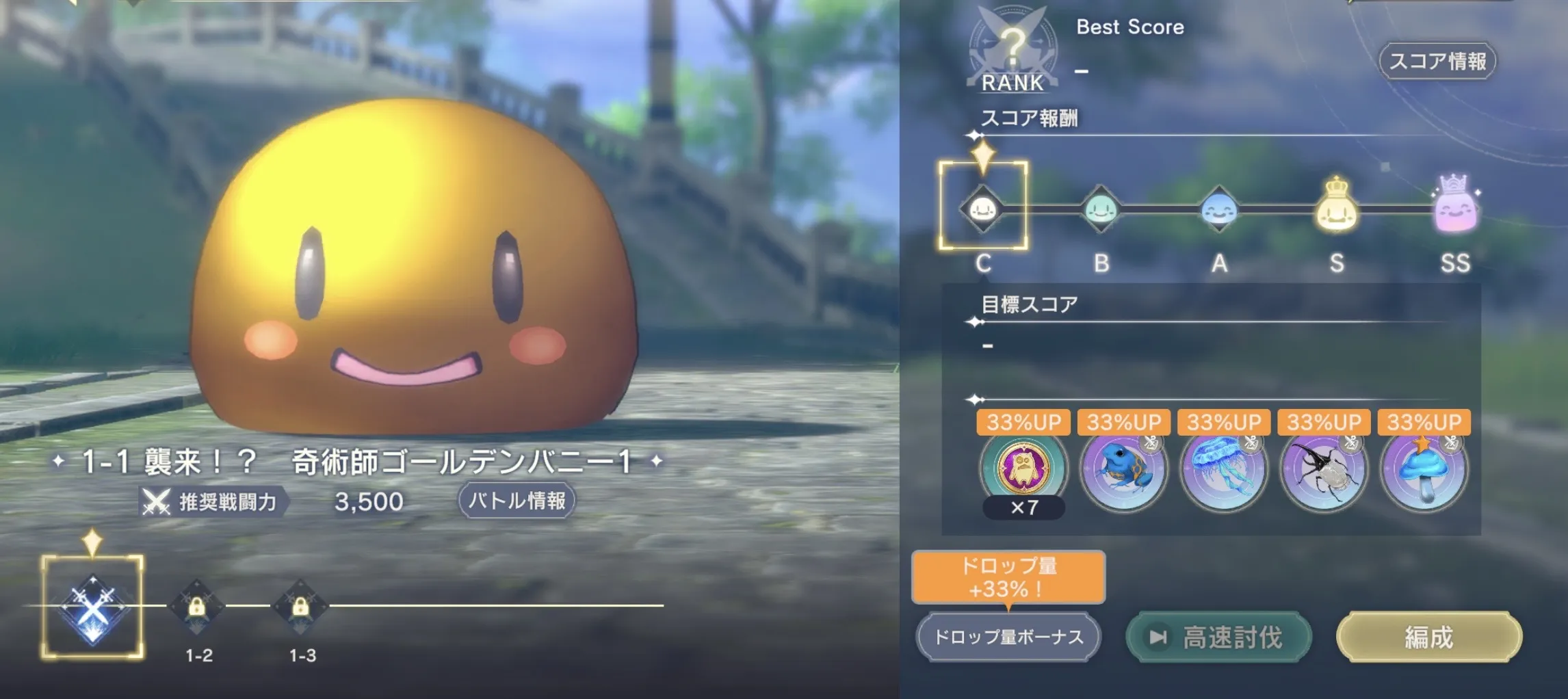Image resolution: width=1568 pixels, height=699 pixels.
Task: Switch to the A rank reward tab
Action: pyautogui.click(x=1220, y=210)
